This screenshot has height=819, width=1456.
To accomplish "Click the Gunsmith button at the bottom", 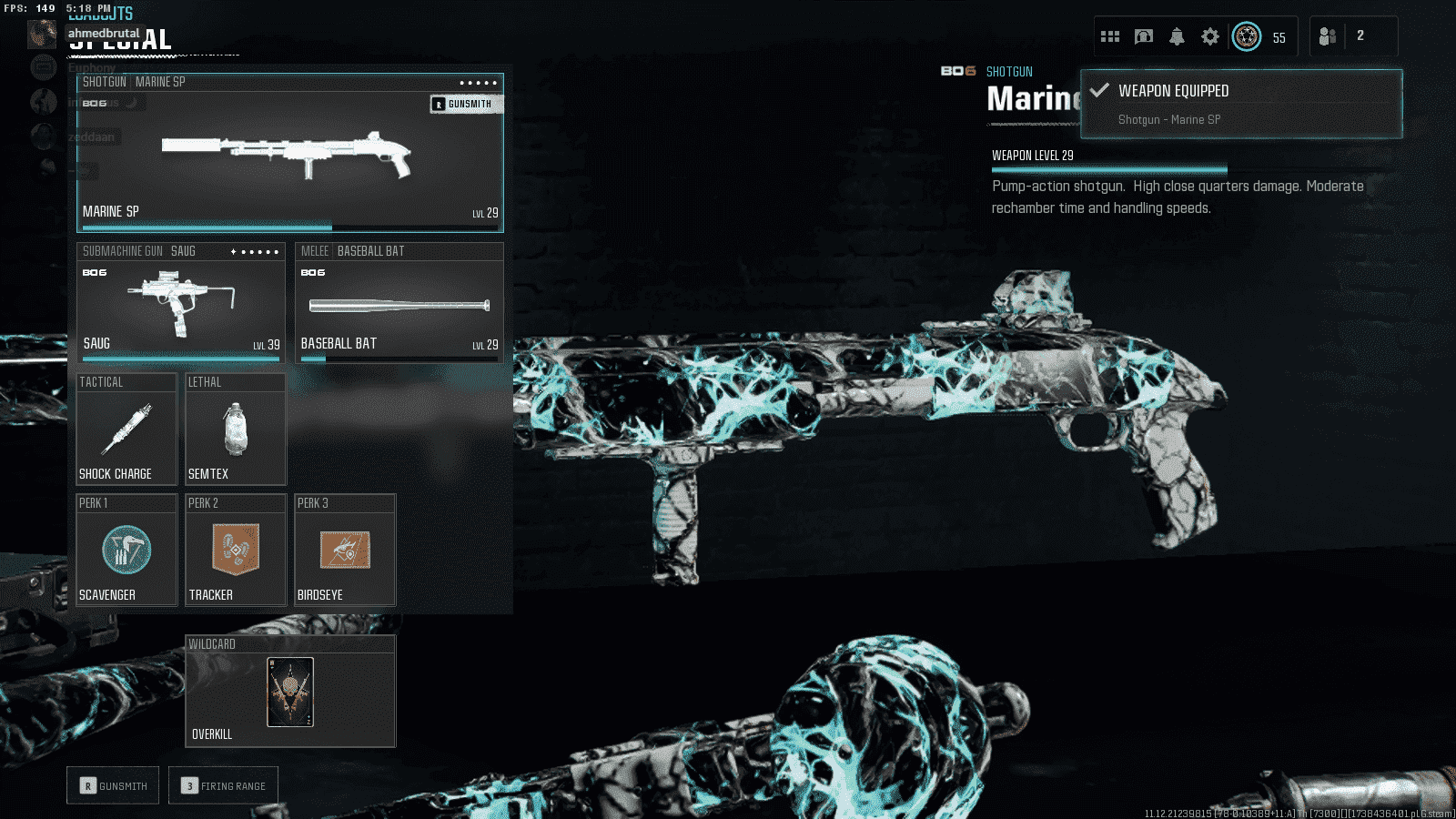I will (x=113, y=785).
